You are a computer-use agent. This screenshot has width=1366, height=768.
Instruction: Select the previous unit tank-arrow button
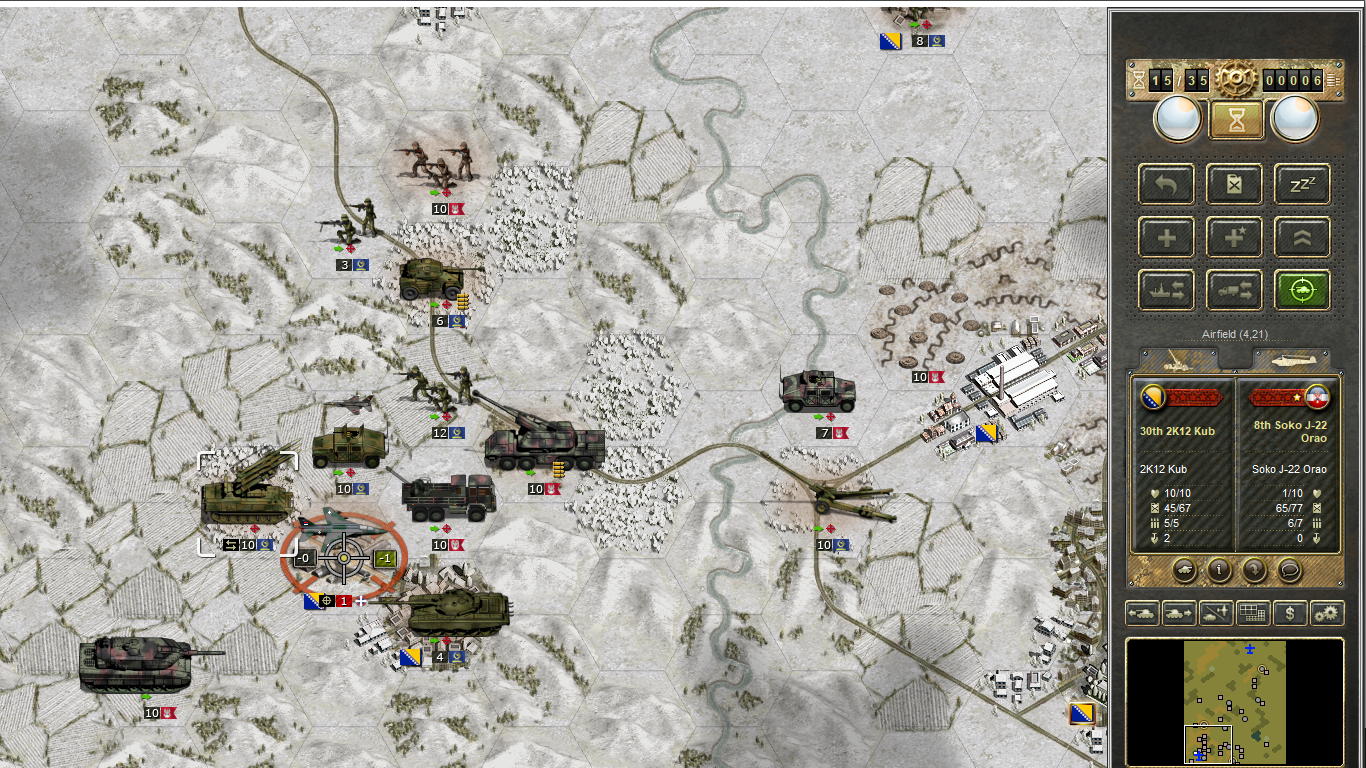1142,613
